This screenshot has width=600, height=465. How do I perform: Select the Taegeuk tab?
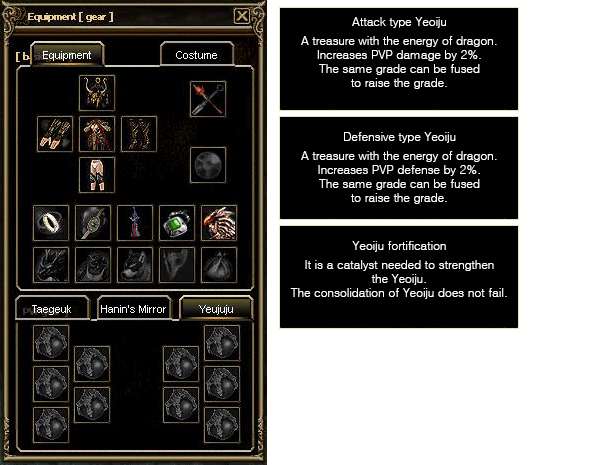tap(52, 309)
